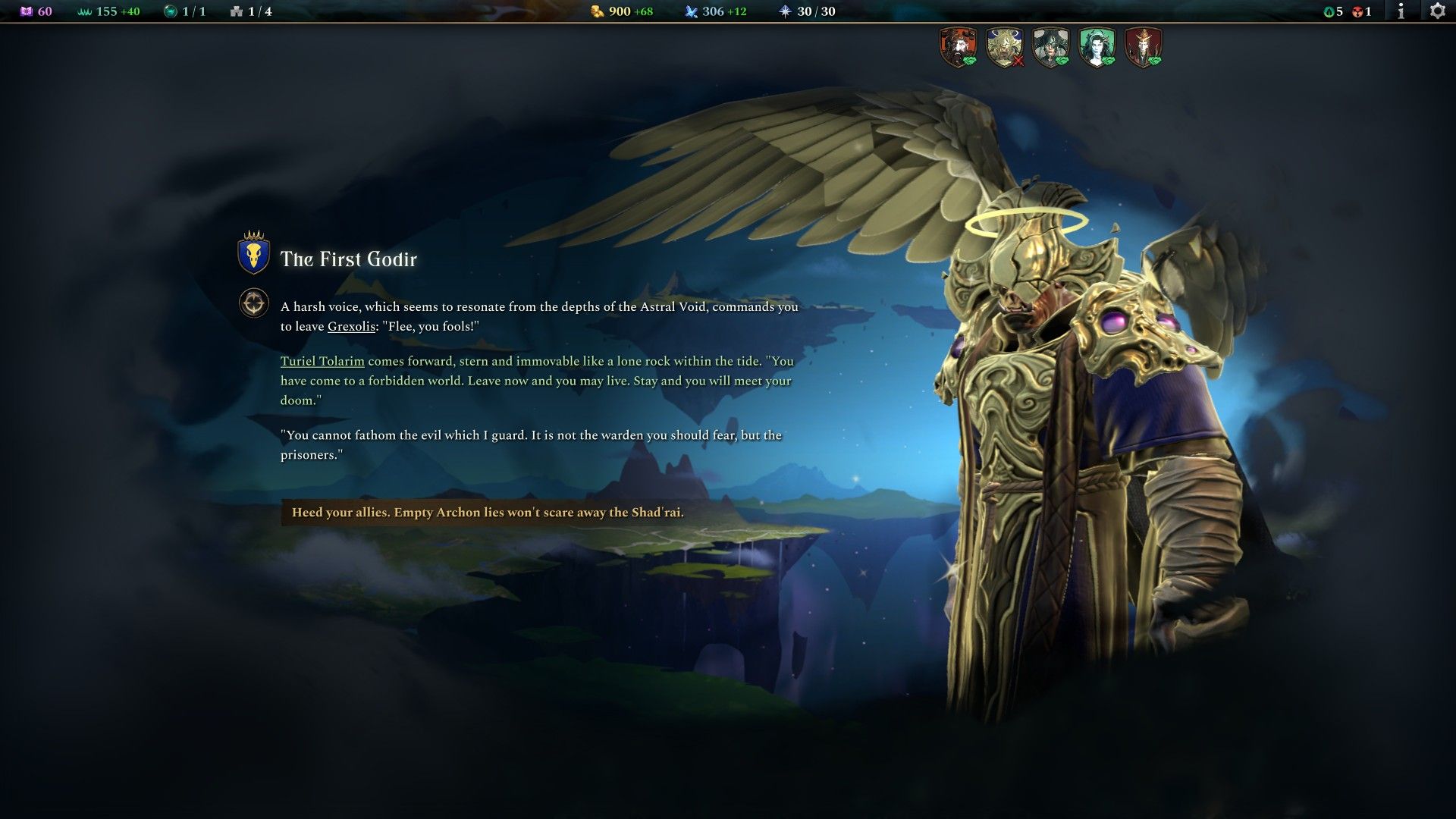The height and width of the screenshot is (819, 1456).
Task: Open settings with the gear icon
Action: point(1437,11)
